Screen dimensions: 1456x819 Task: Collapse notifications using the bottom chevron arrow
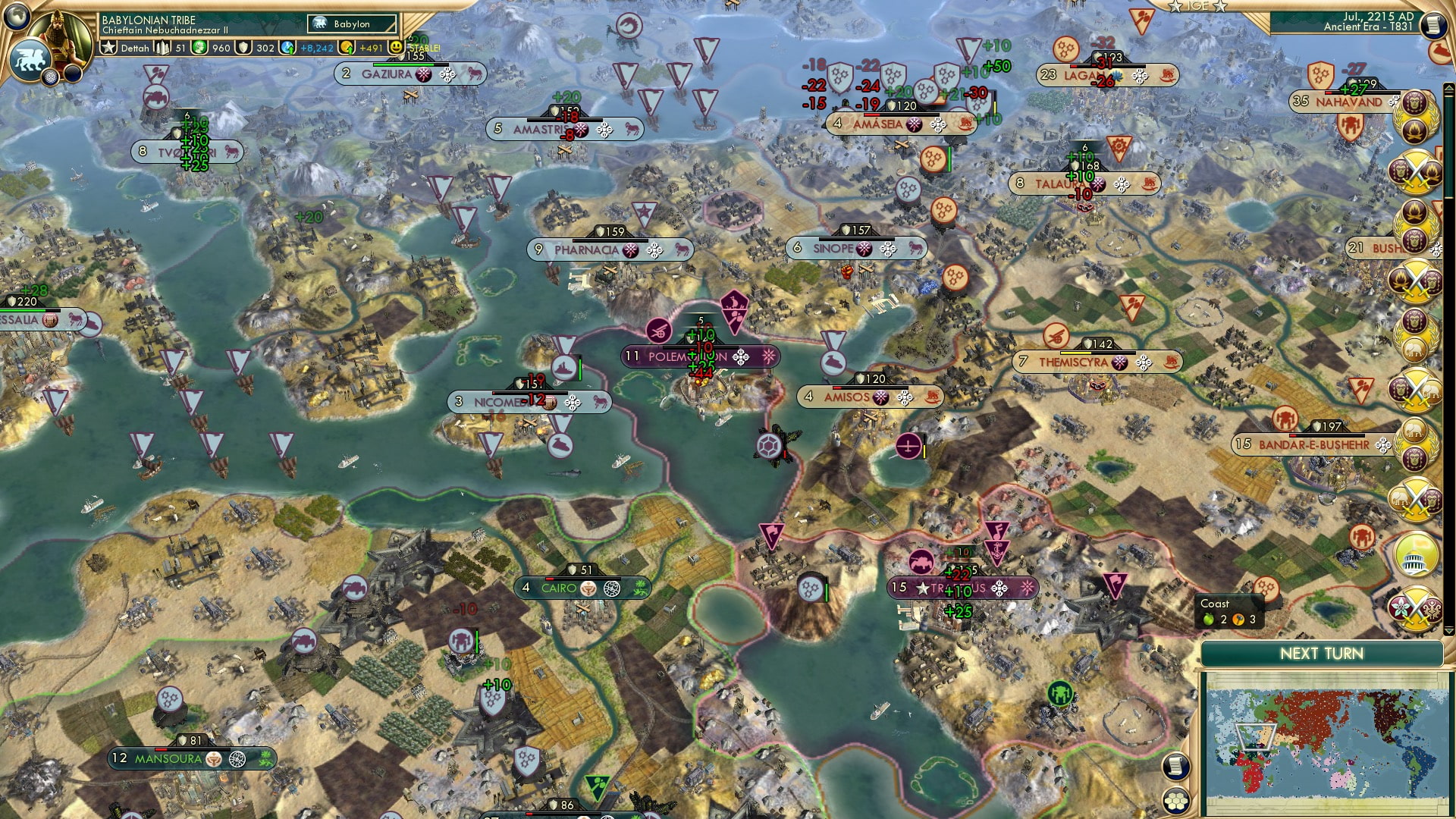click(x=1448, y=631)
